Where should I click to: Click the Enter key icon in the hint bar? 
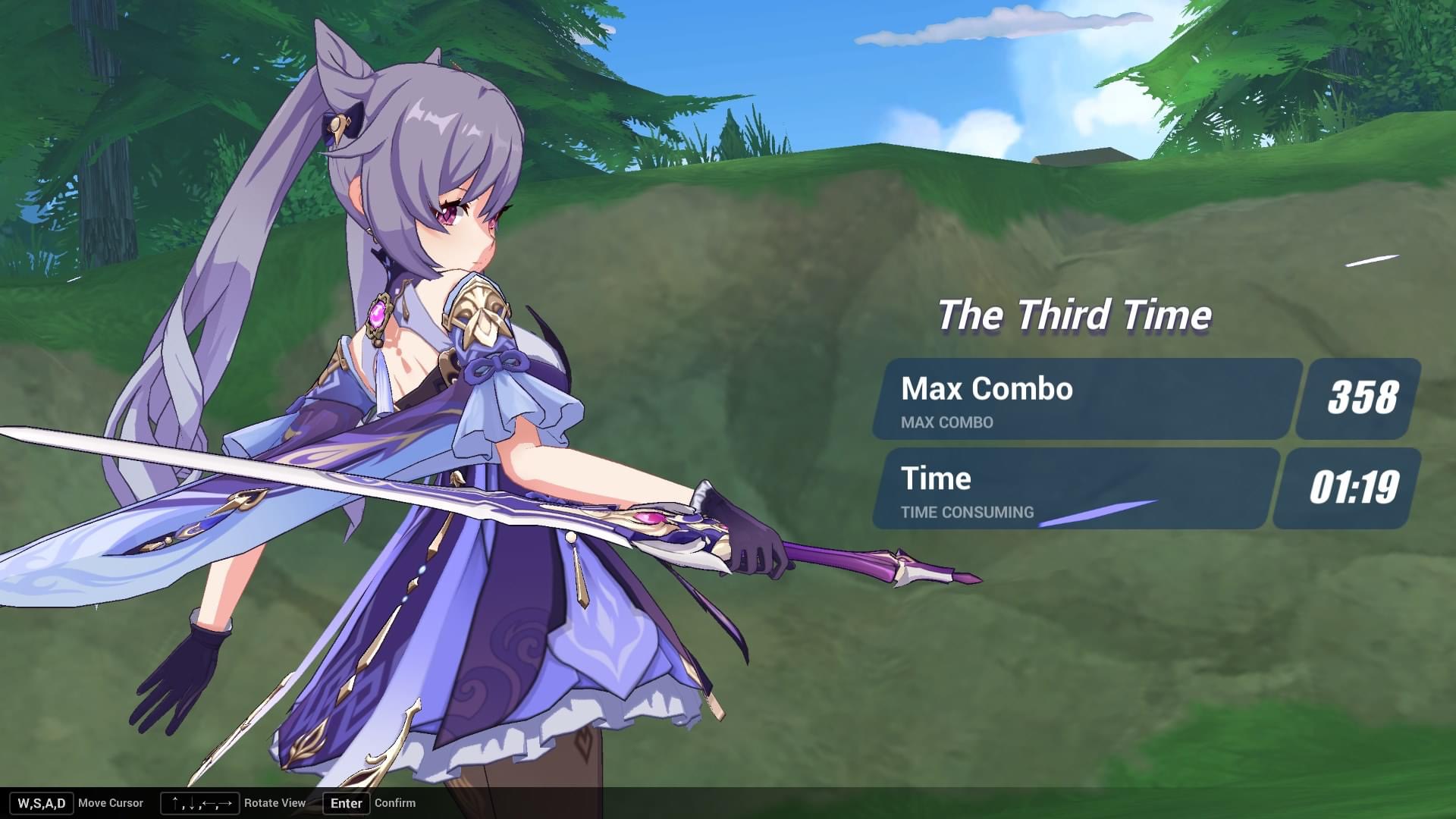click(x=346, y=803)
